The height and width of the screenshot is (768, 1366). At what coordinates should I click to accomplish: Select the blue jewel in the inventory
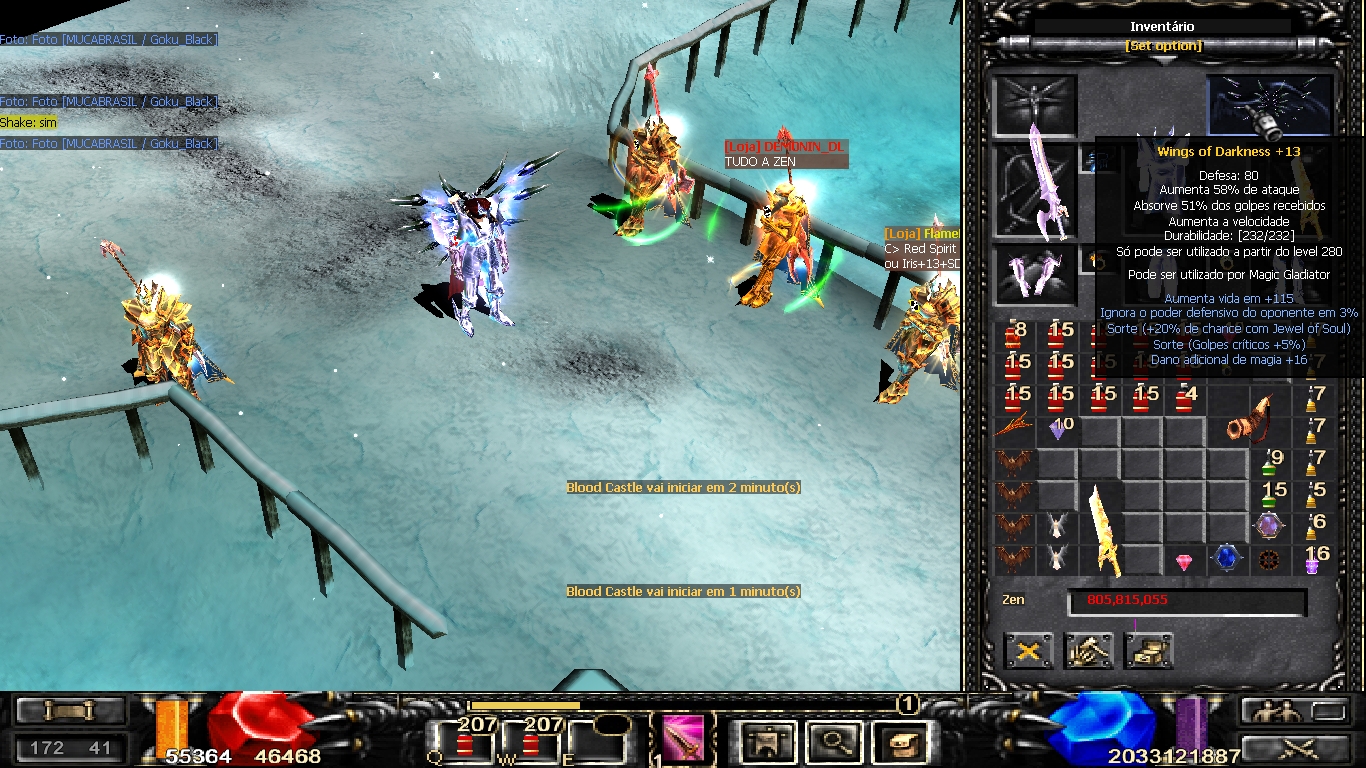pyautogui.click(x=1227, y=558)
